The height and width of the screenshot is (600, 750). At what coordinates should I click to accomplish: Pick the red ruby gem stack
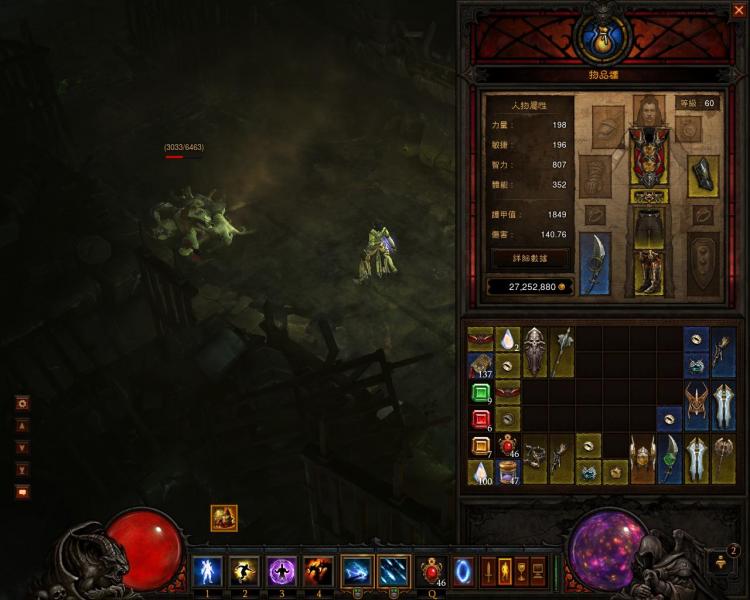pos(480,418)
